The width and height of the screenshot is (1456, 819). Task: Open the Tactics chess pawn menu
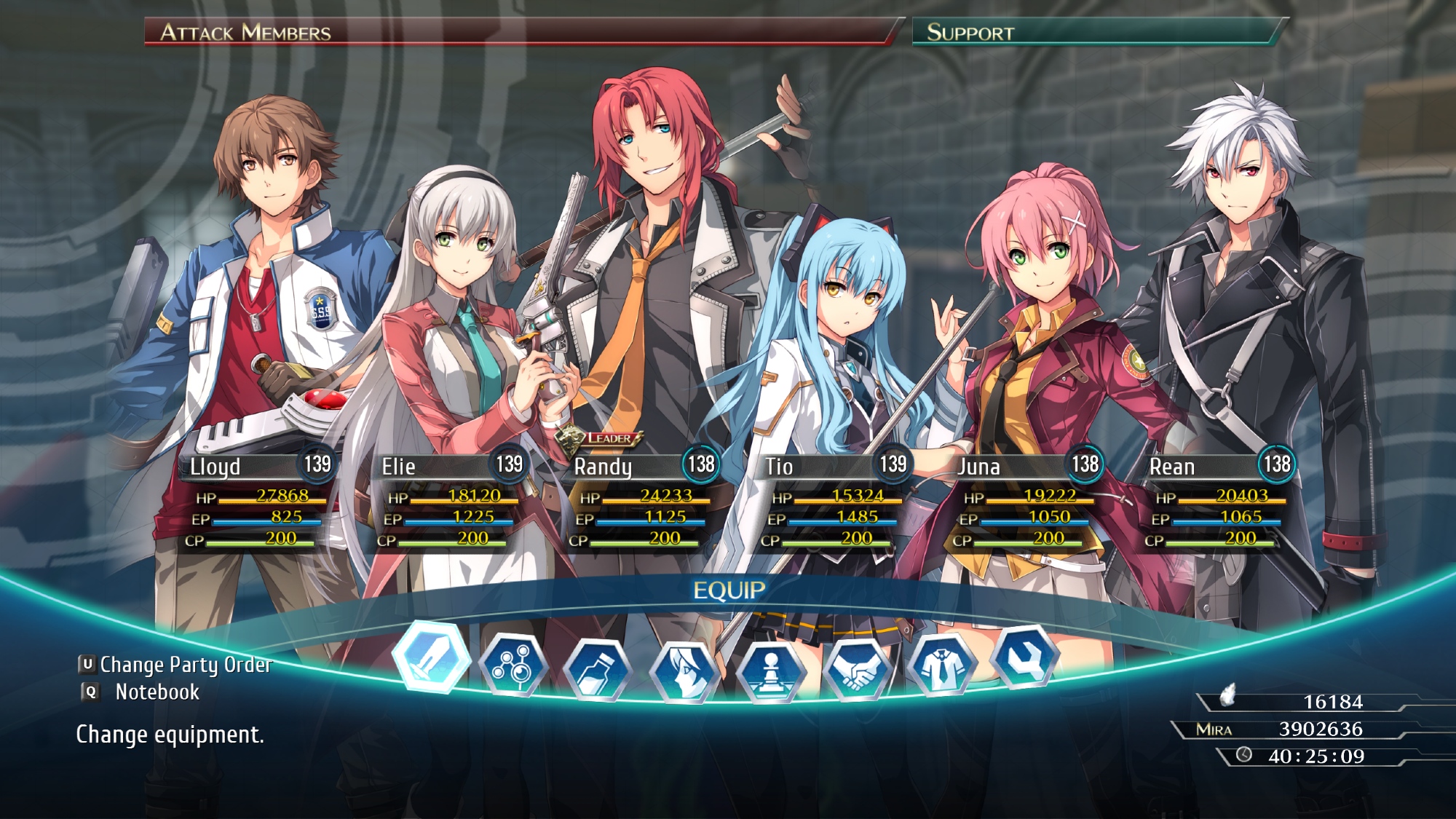tap(770, 672)
